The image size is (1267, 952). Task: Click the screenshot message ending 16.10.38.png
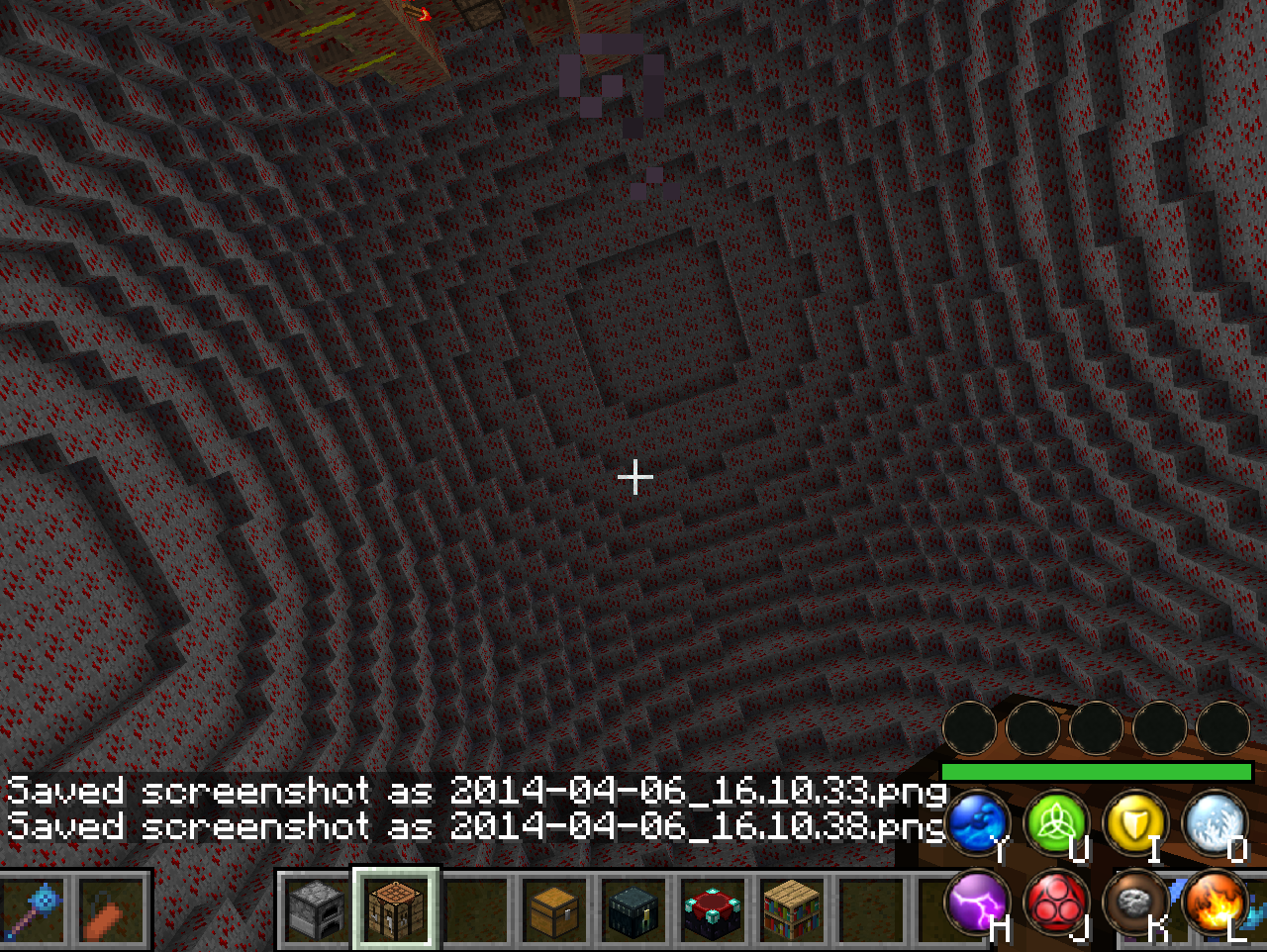(475, 827)
